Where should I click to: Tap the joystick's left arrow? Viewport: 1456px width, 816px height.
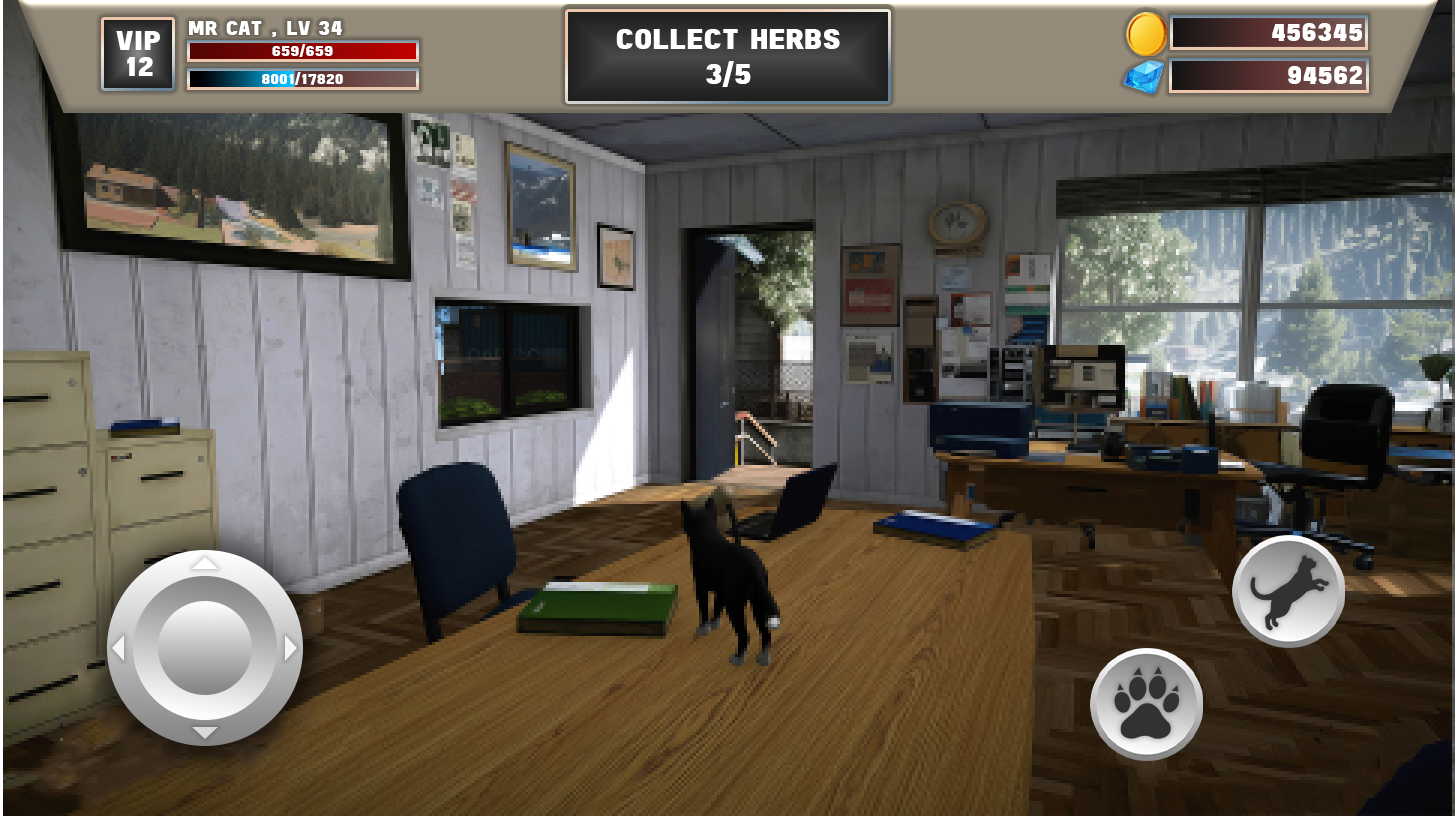click(118, 648)
